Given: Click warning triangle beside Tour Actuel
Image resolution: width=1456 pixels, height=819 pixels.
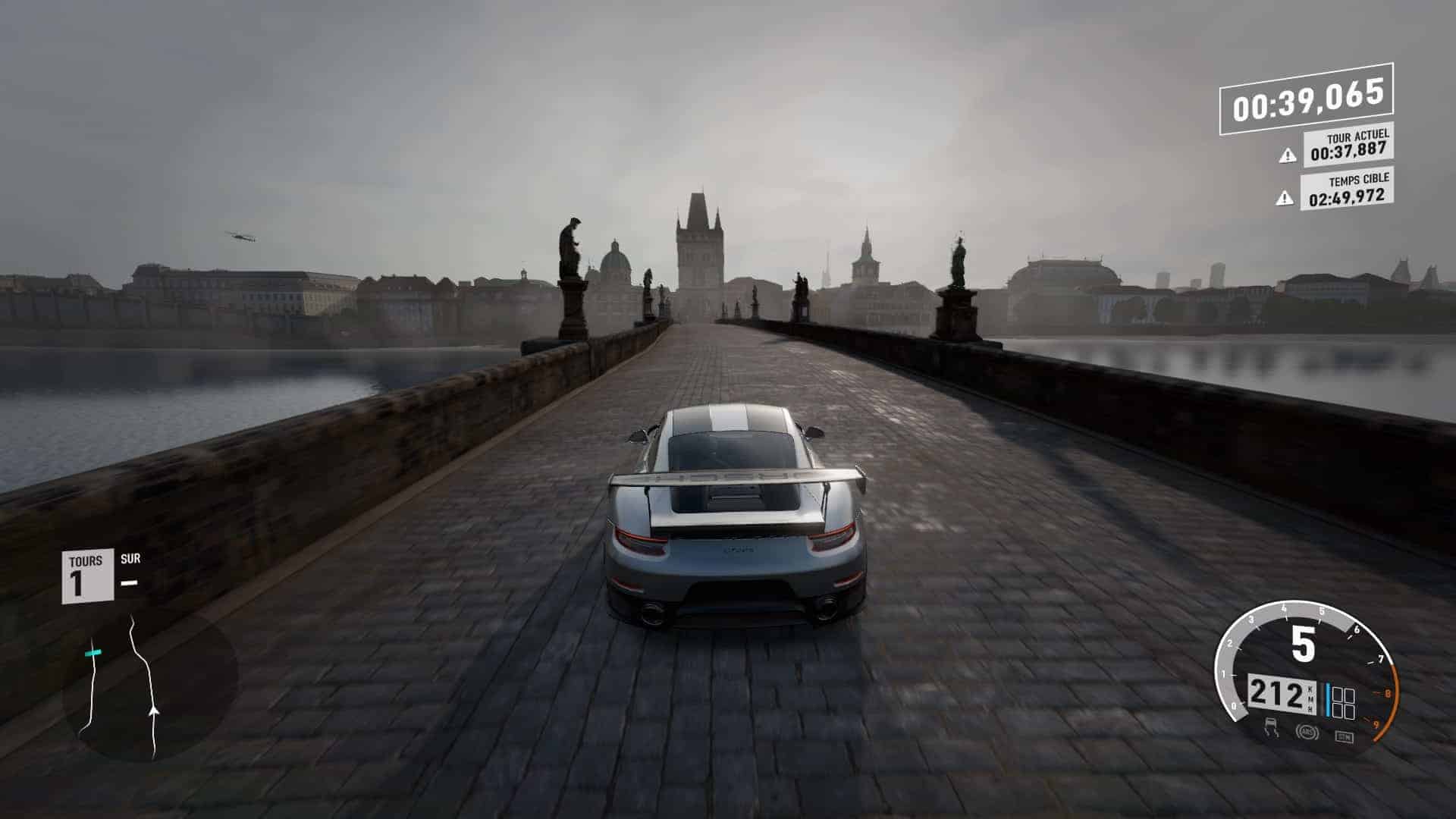Looking at the screenshot, I should (1287, 155).
